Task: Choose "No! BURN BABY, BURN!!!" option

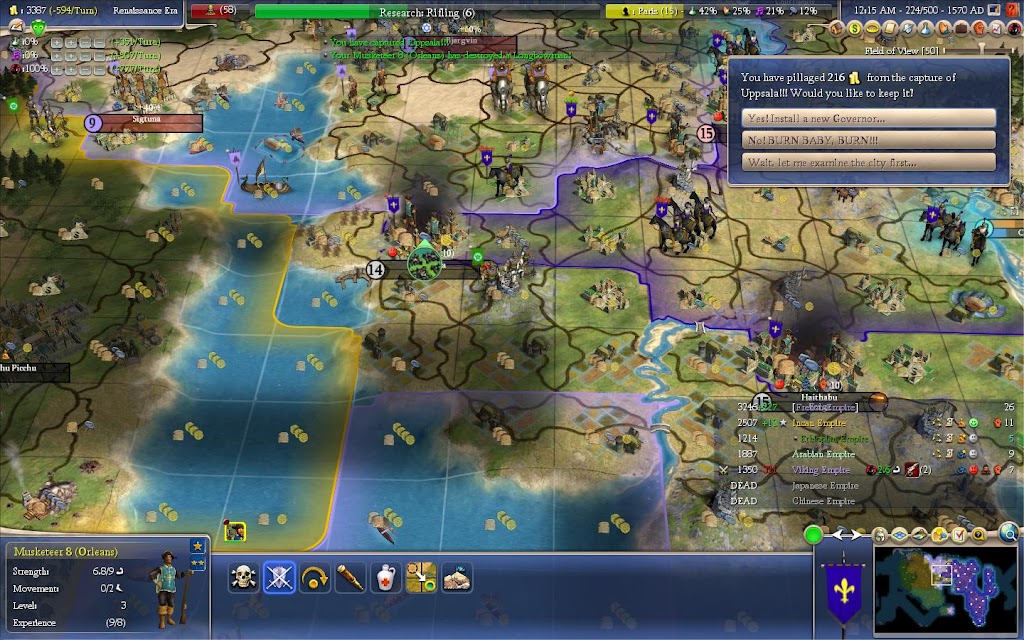Action: pyautogui.click(x=870, y=141)
